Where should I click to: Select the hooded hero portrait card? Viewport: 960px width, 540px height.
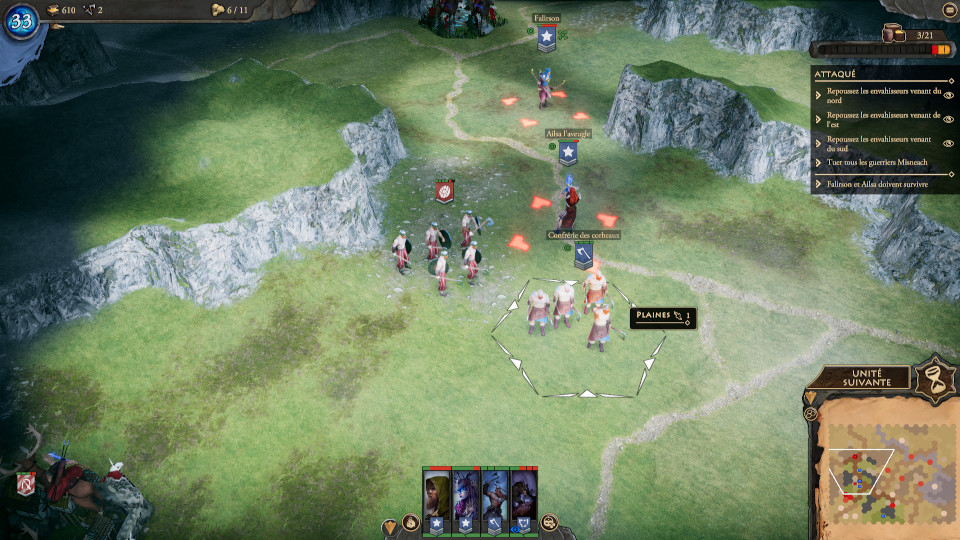click(x=437, y=496)
